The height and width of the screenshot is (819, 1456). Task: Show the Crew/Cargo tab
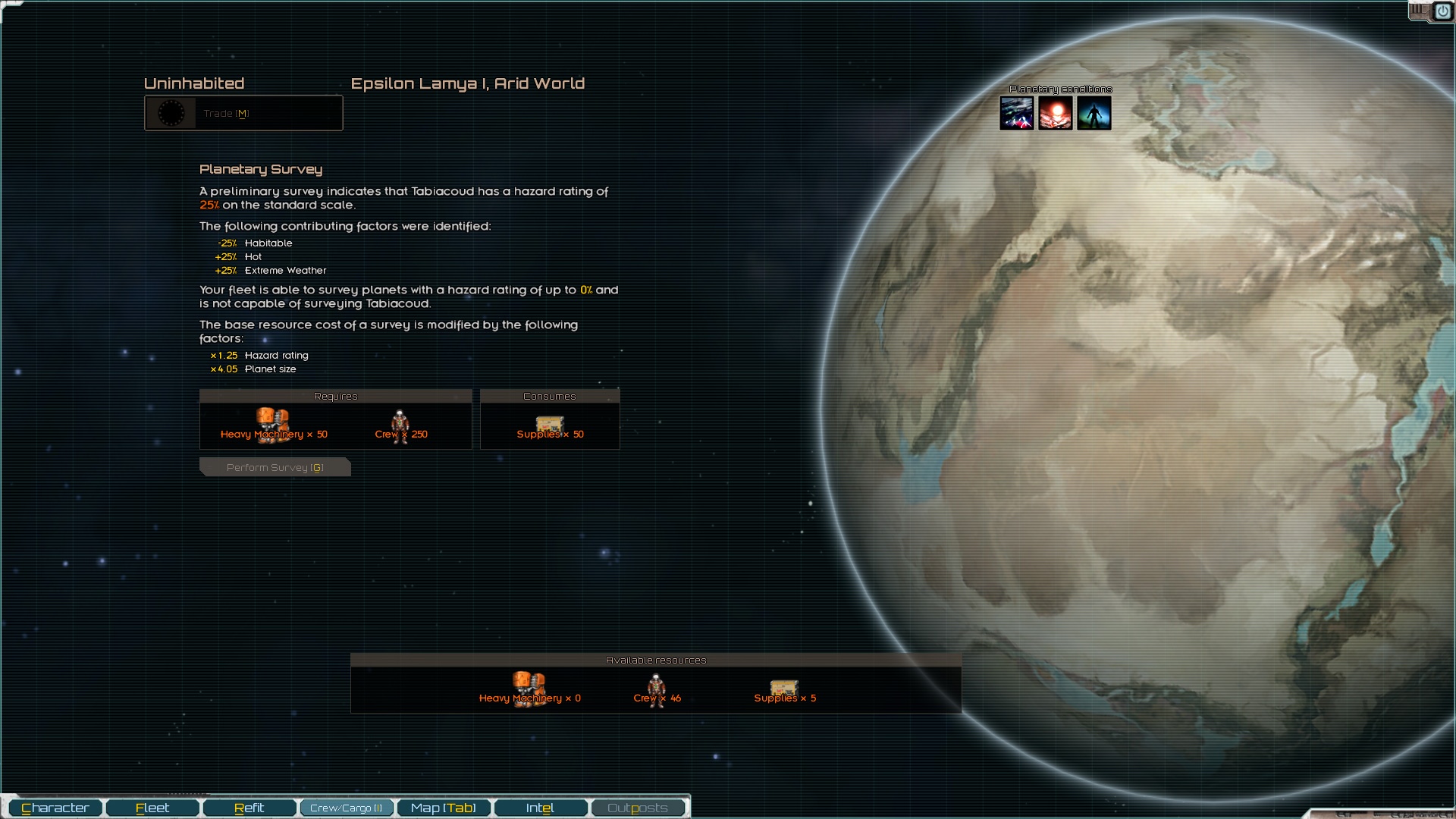pos(347,808)
